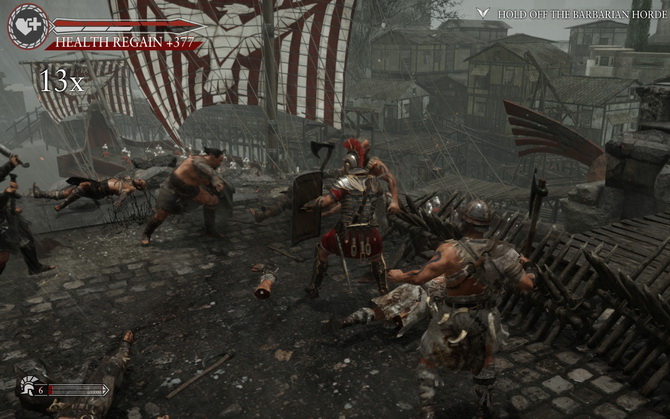Click the heart-plus health regain icon
Image resolution: width=670 pixels, height=419 pixels.
pyautogui.click(x=27, y=26)
